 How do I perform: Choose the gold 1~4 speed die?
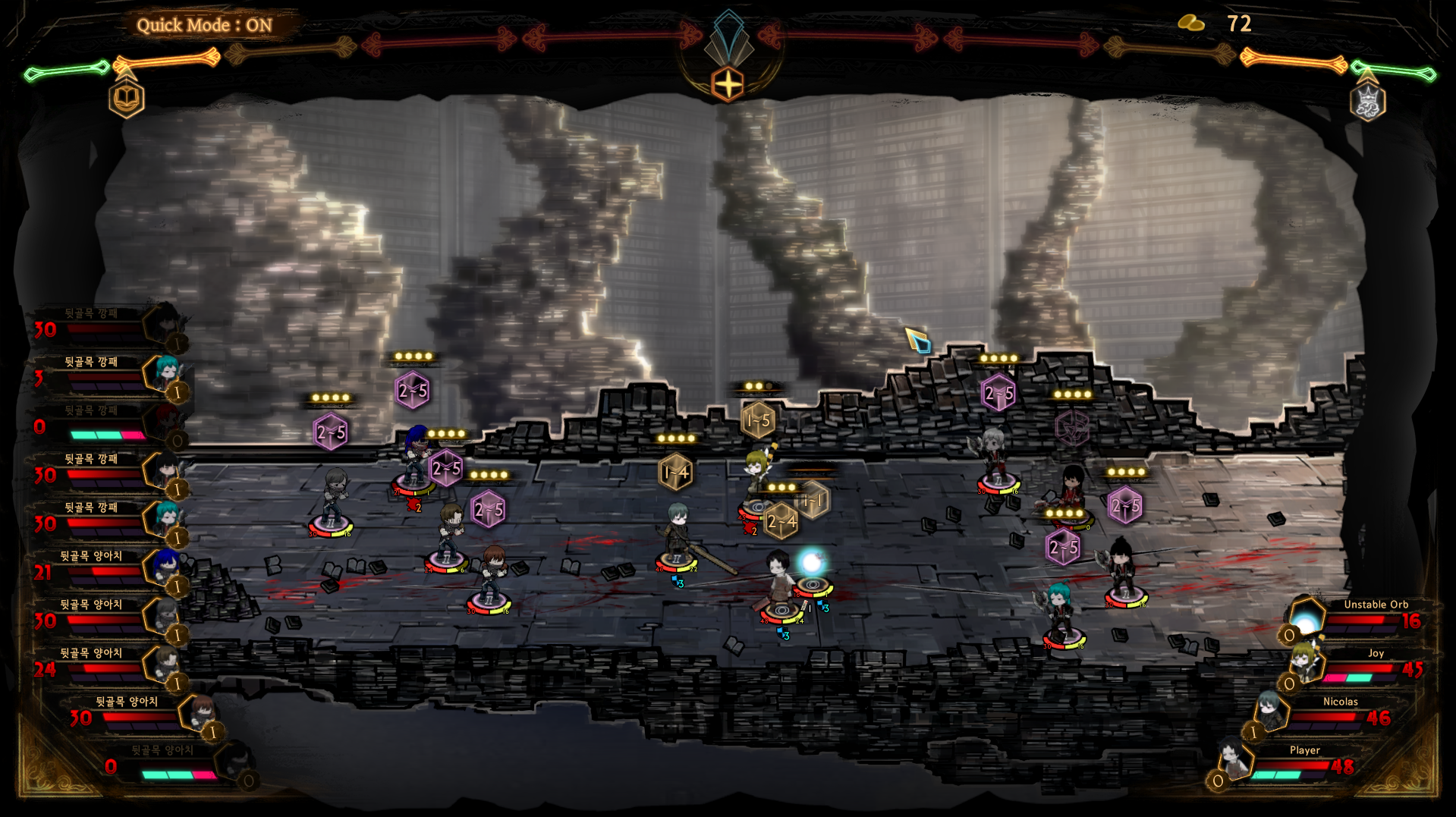675,473
